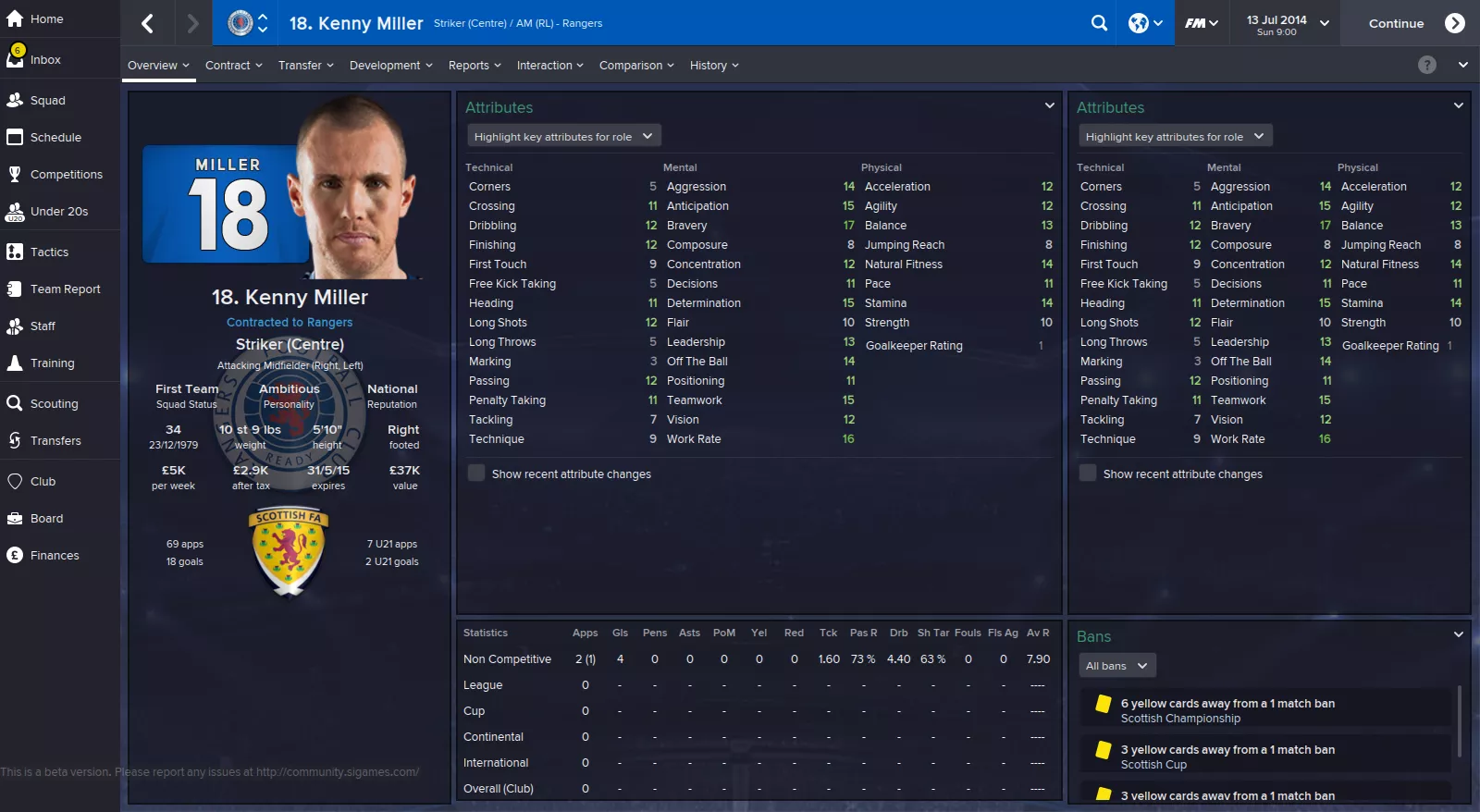Viewport: 1480px width, 812px height.
Task: Expand the Contract tab menu
Action: tap(233, 66)
